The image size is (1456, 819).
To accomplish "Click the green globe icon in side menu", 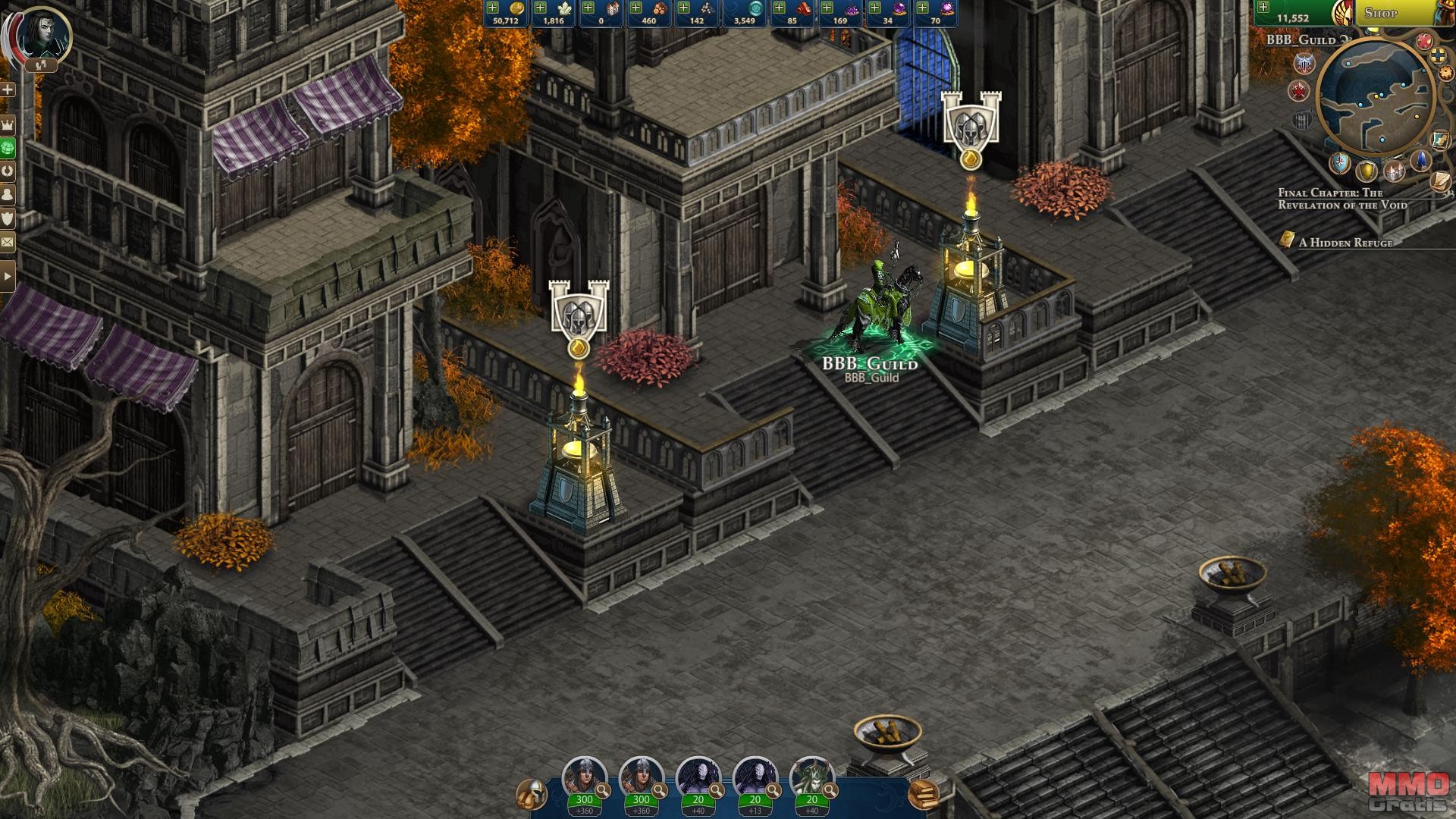I will pos(8,147).
